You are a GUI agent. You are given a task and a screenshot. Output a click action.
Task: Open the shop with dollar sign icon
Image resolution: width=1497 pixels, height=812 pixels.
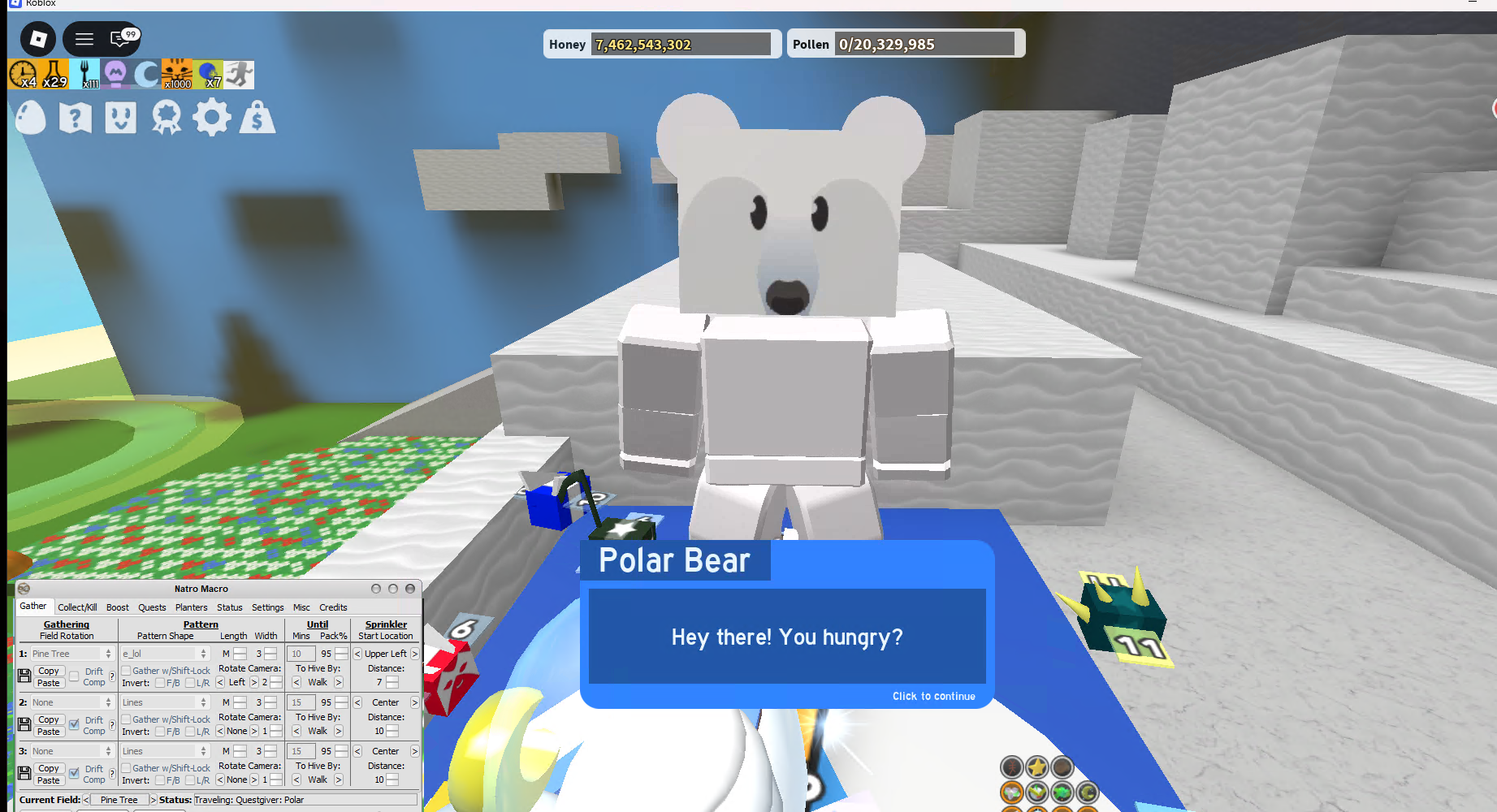click(257, 118)
